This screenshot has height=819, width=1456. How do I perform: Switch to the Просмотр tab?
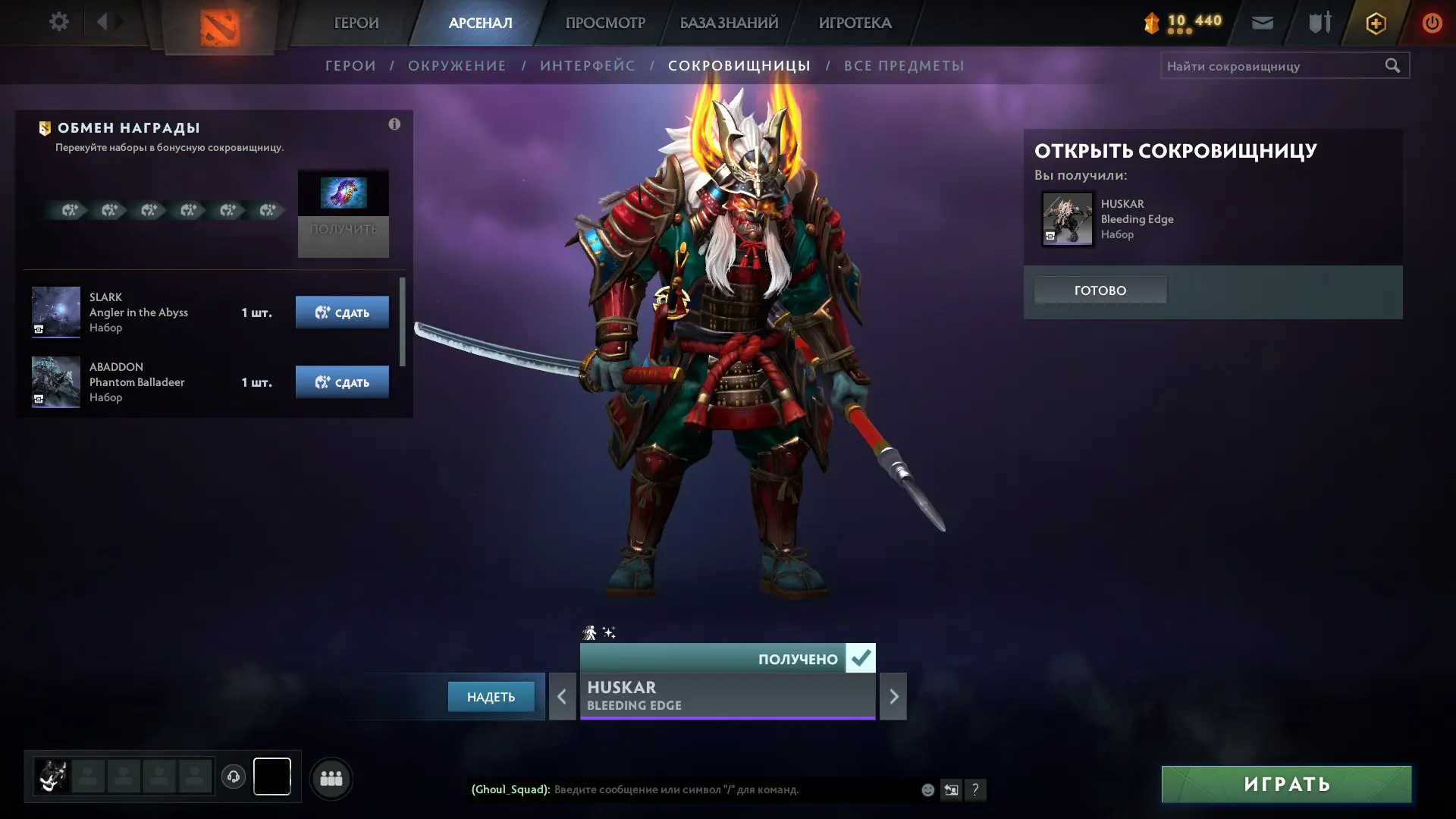[605, 23]
